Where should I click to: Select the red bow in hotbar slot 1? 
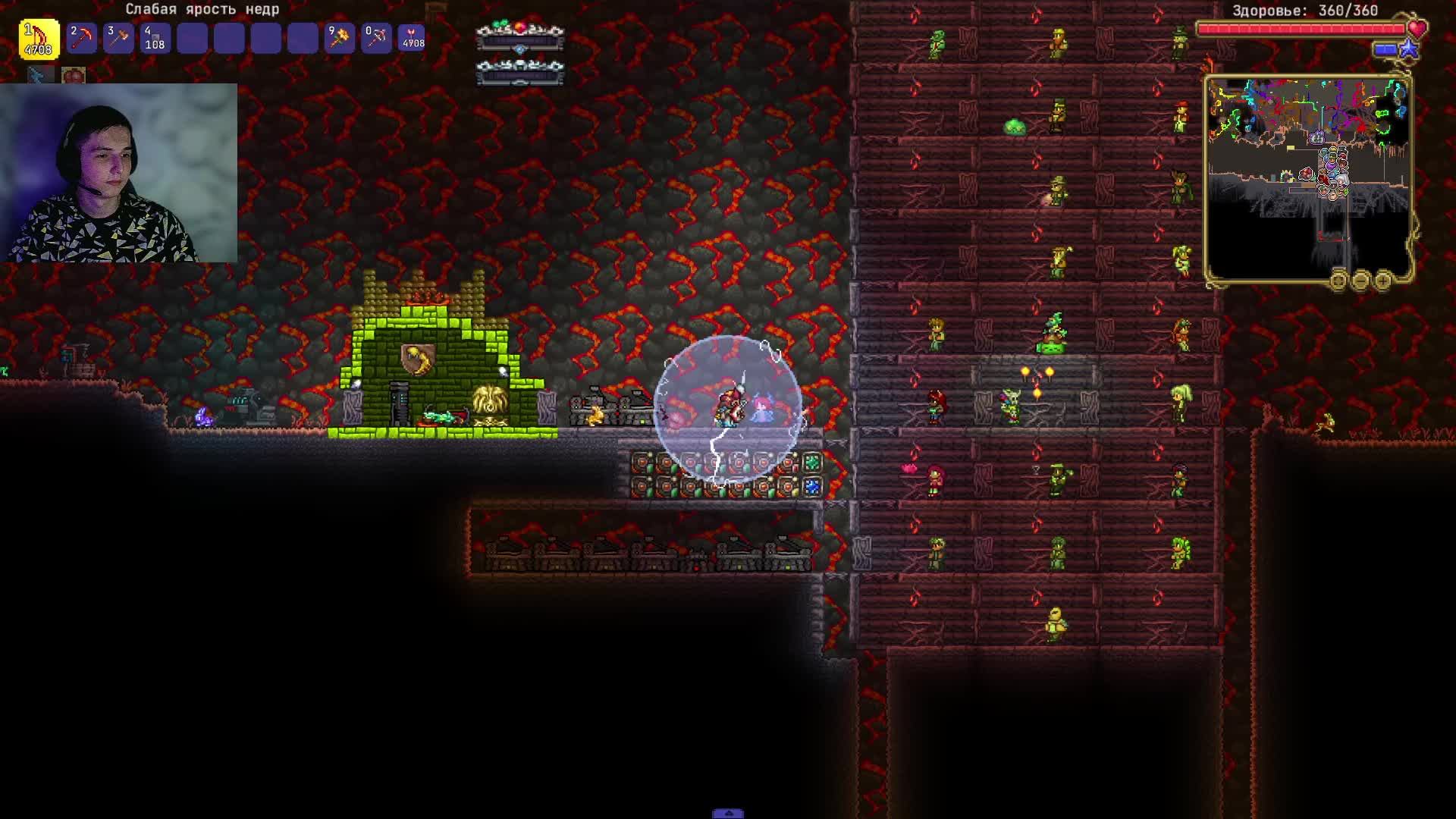(x=39, y=38)
